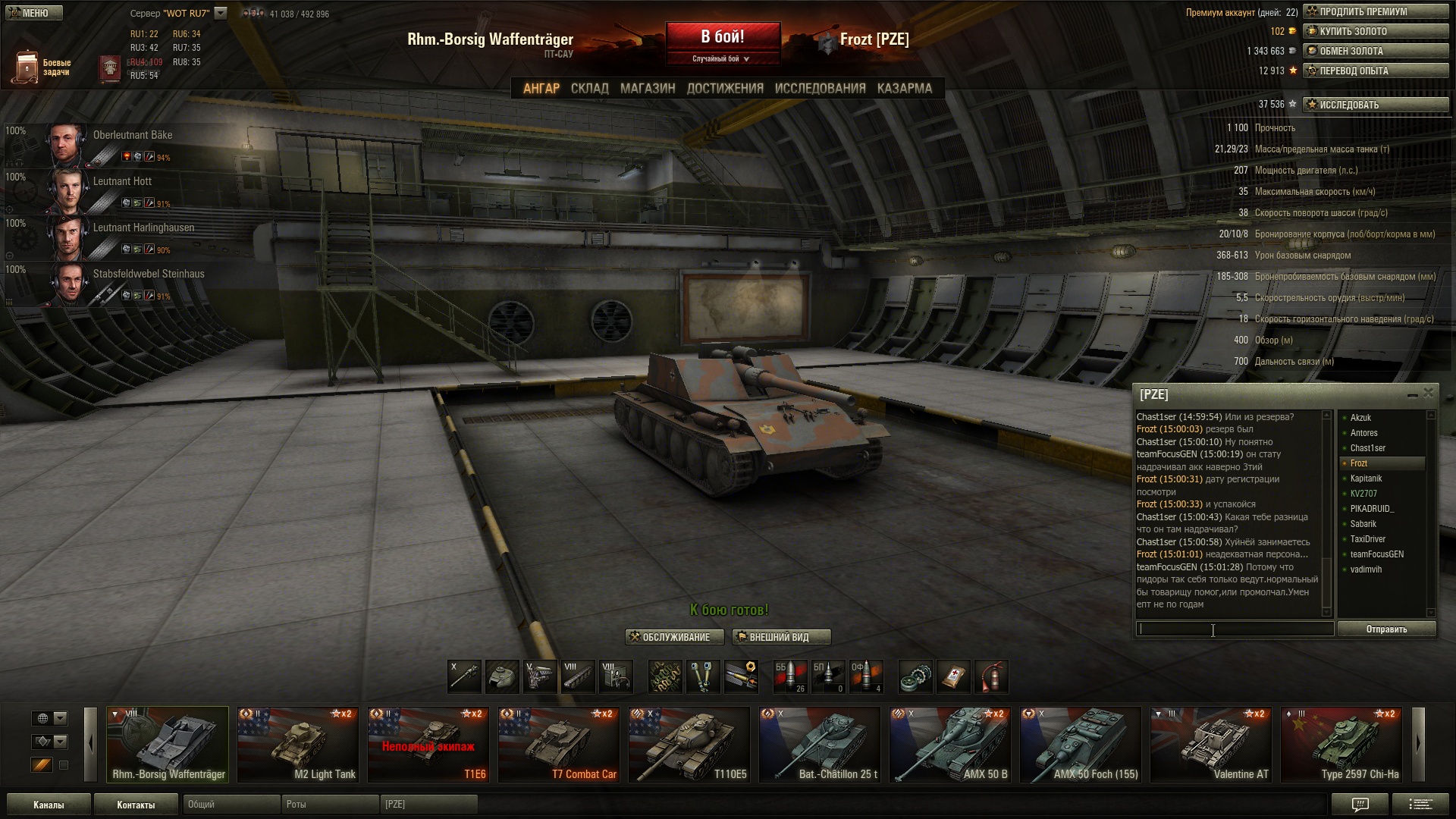This screenshot has height=819, width=1456.
Task: Select the Valentine AT tank
Action: coord(1210,744)
